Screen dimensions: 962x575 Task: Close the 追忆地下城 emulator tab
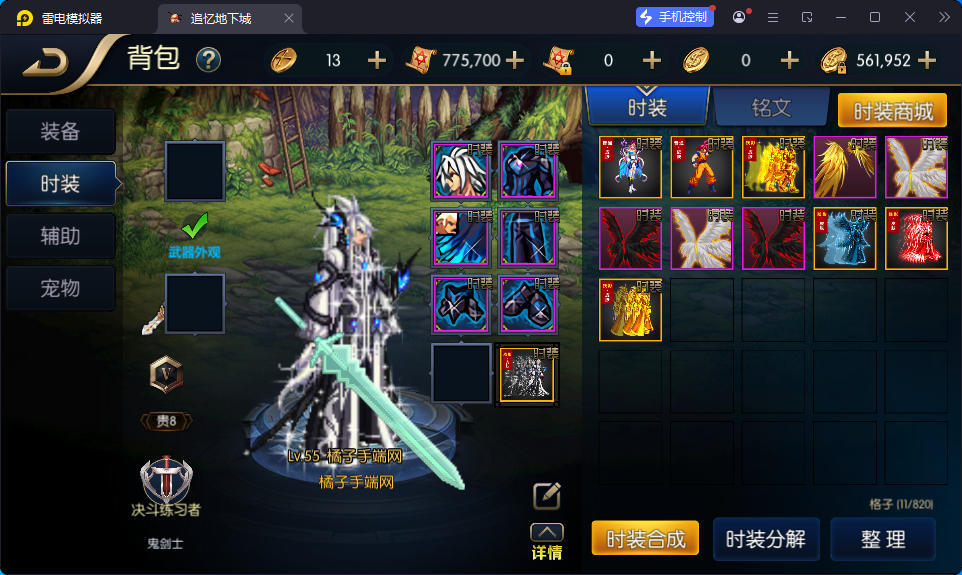click(289, 18)
